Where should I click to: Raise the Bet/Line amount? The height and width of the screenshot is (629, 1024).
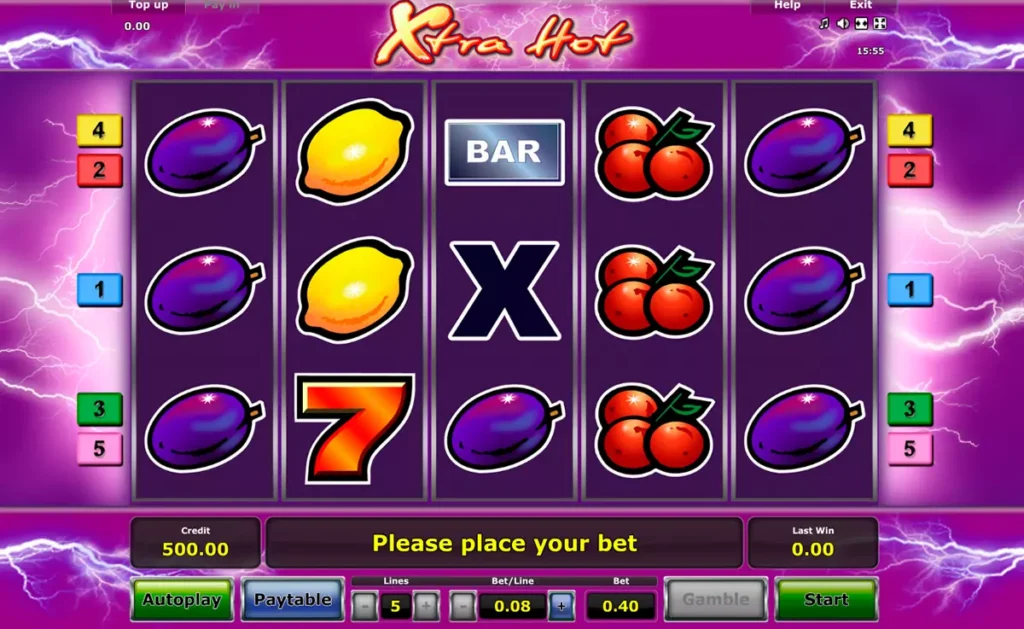(x=561, y=605)
